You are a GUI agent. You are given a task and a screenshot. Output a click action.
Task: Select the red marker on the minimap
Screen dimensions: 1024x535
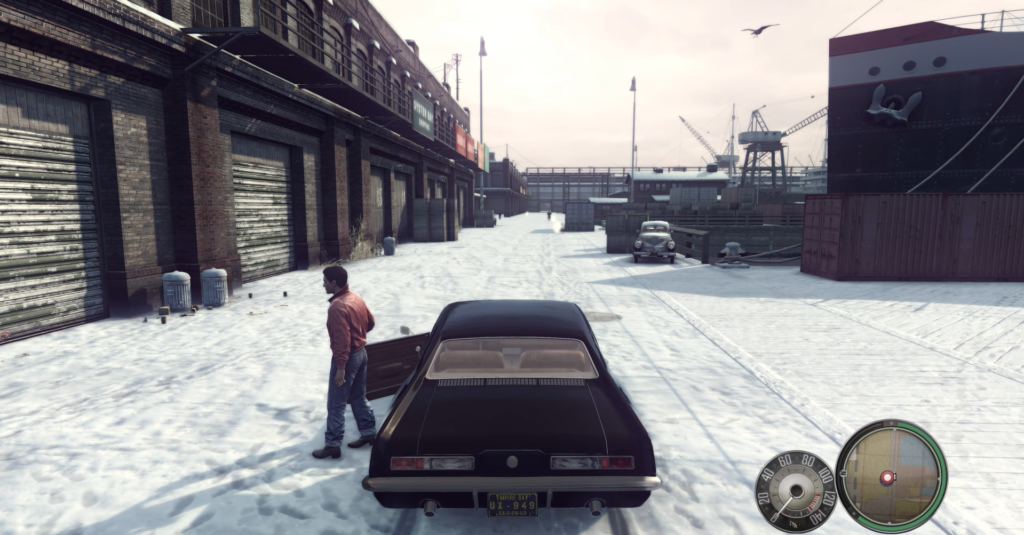(886, 477)
